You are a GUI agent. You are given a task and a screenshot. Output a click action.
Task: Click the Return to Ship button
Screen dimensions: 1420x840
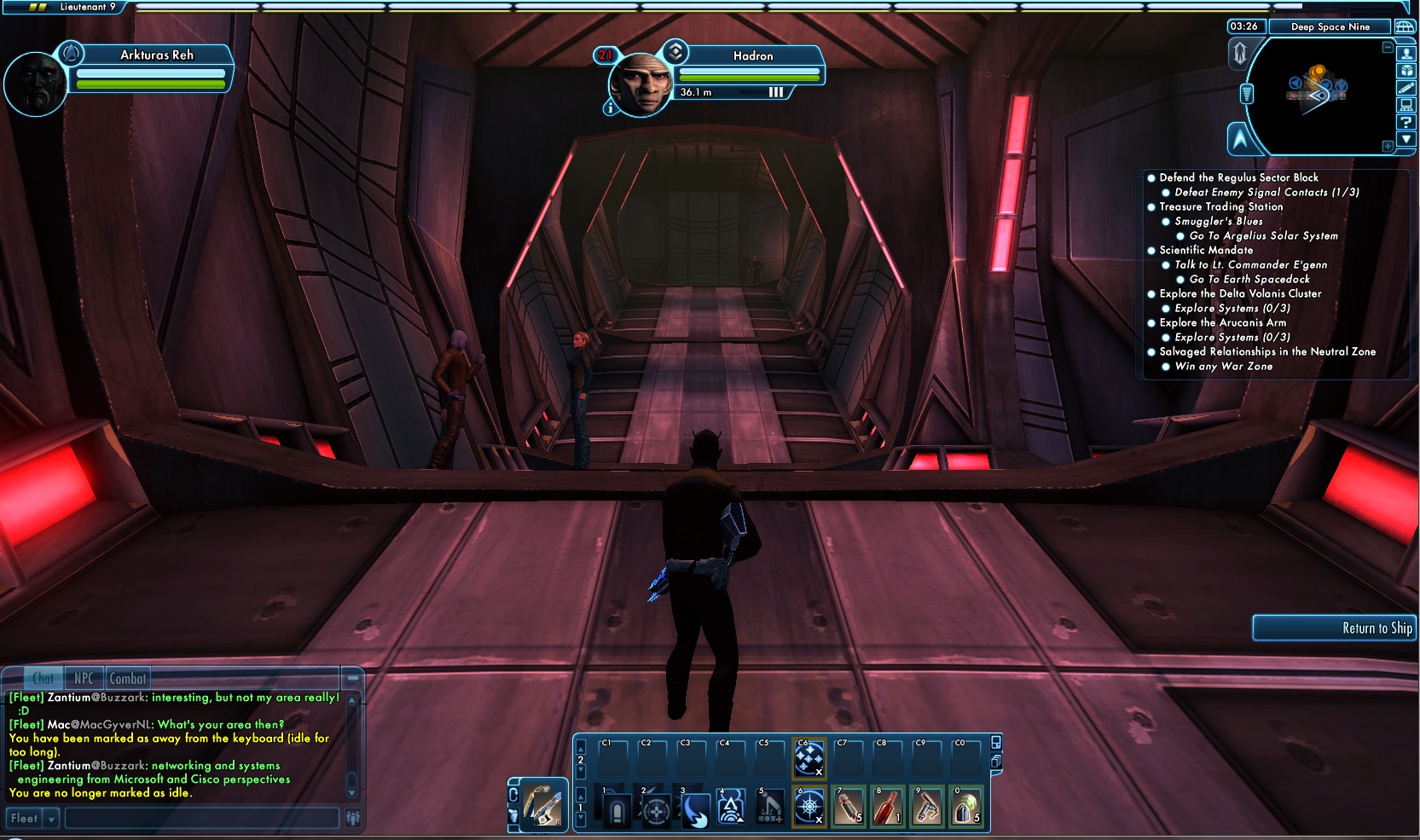pos(1334,628)
